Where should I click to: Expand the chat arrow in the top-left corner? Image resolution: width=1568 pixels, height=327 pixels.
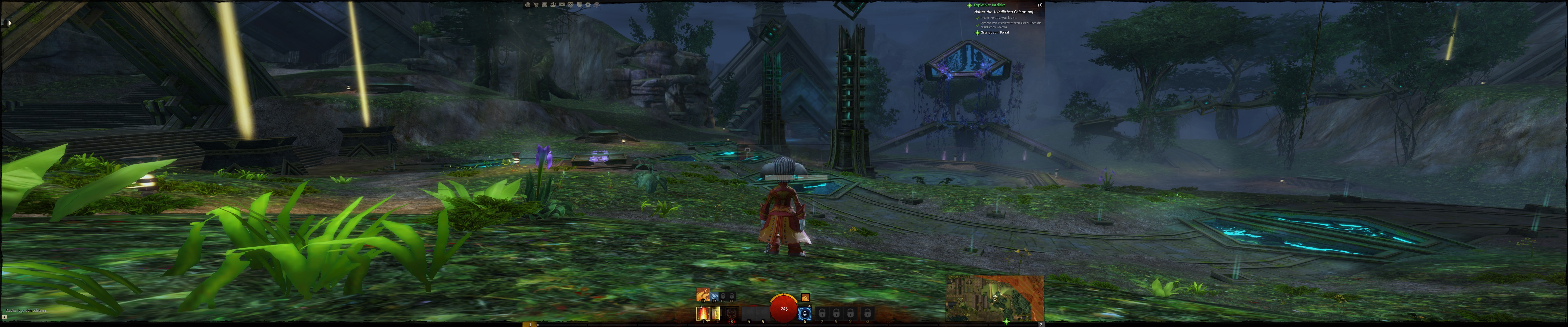coord(10,23)
